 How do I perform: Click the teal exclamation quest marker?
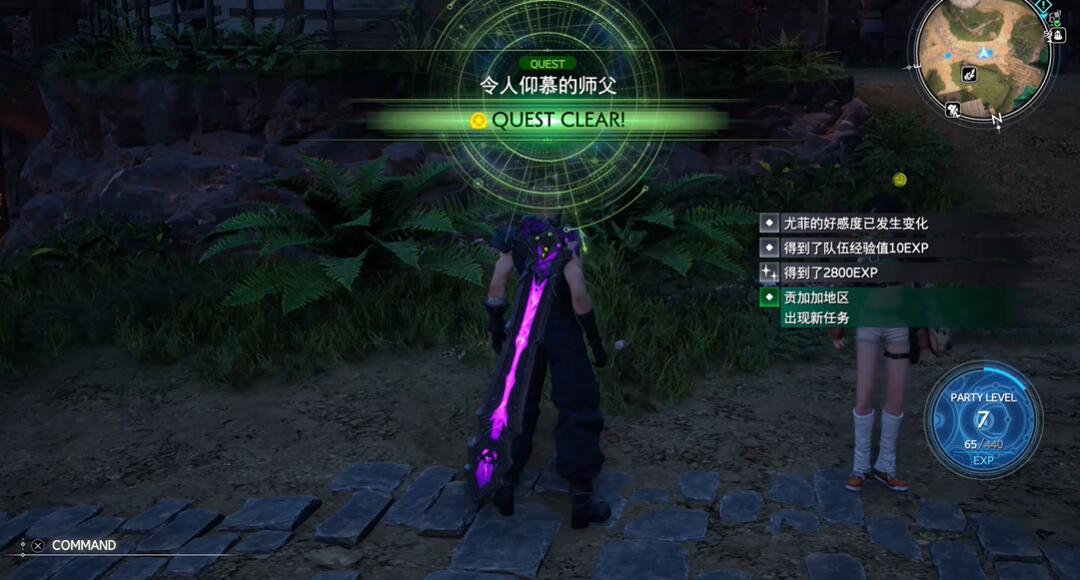click(1043, 5)
